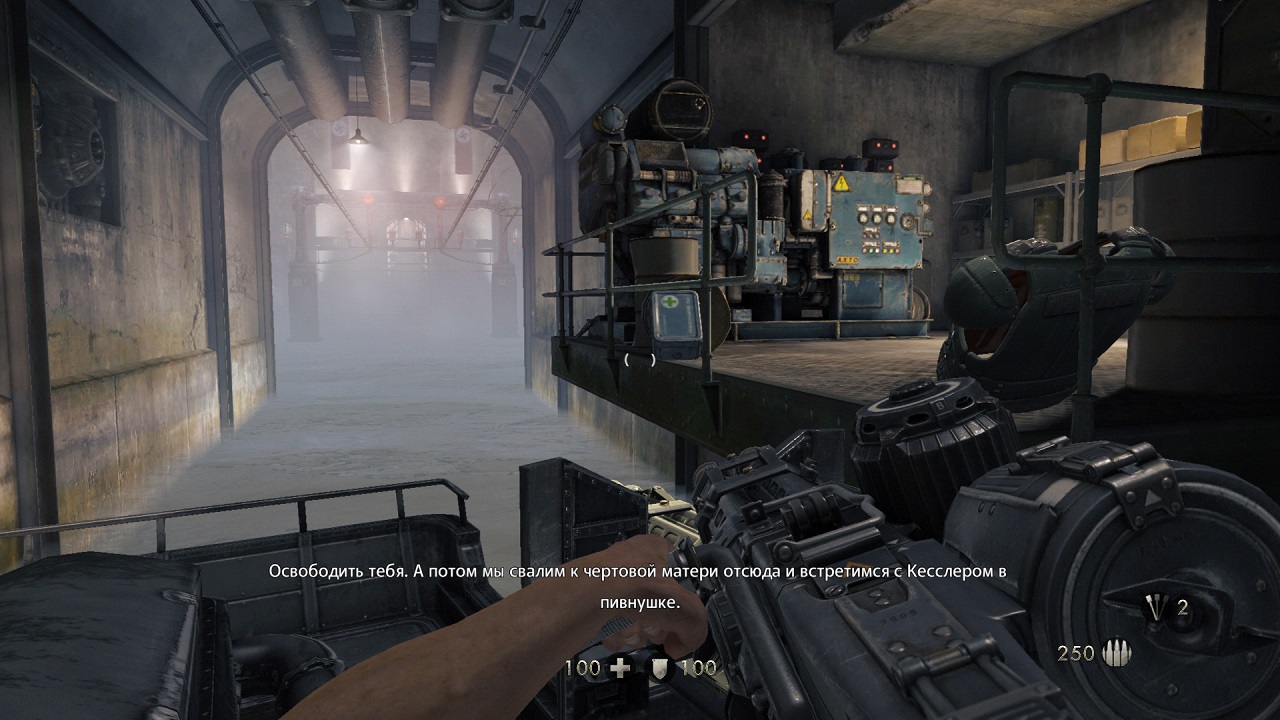
Task: Click the health cross icon
Action: click(x=620, y=668)
